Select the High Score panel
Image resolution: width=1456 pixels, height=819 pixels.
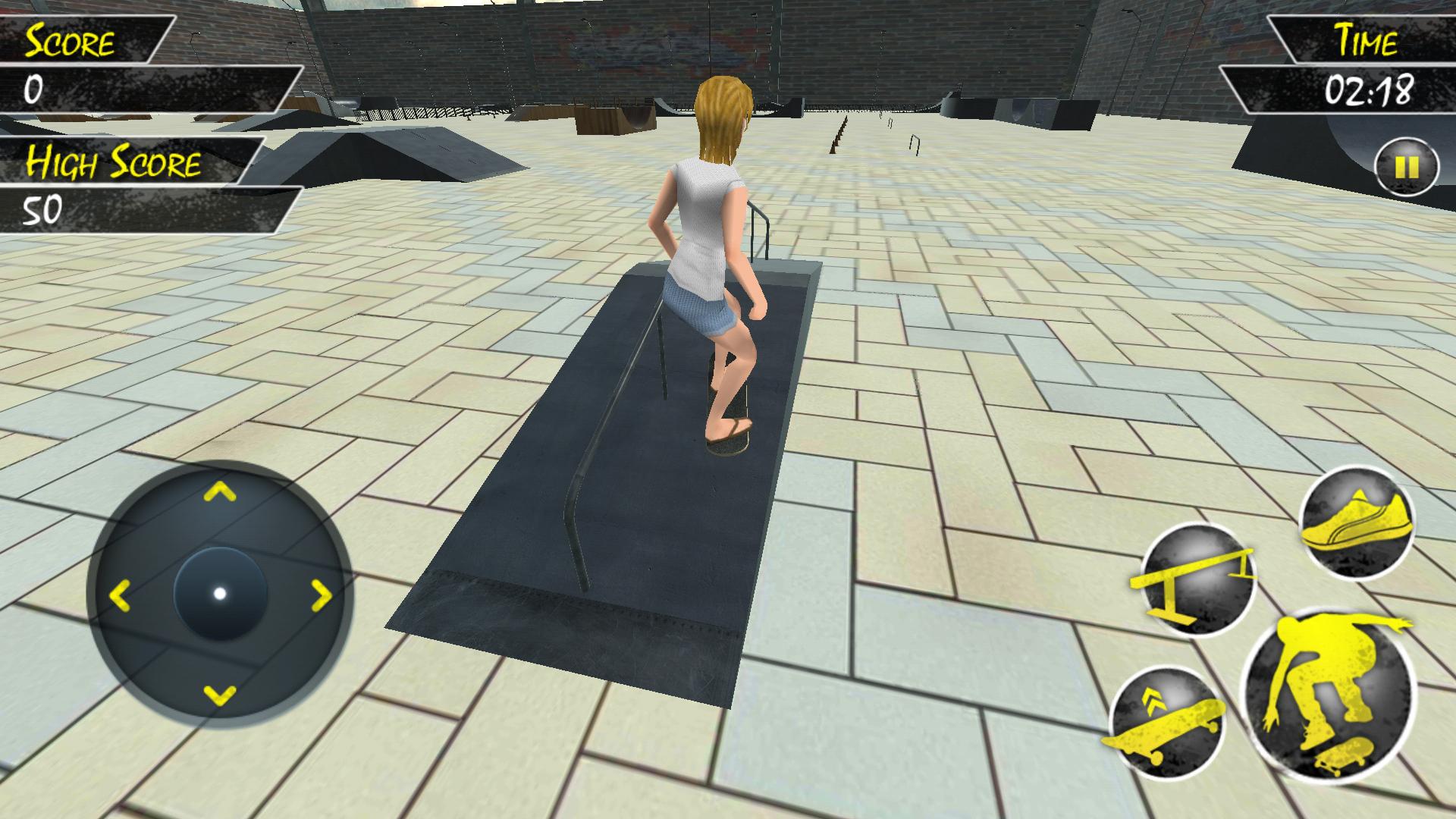coord(114,161)
